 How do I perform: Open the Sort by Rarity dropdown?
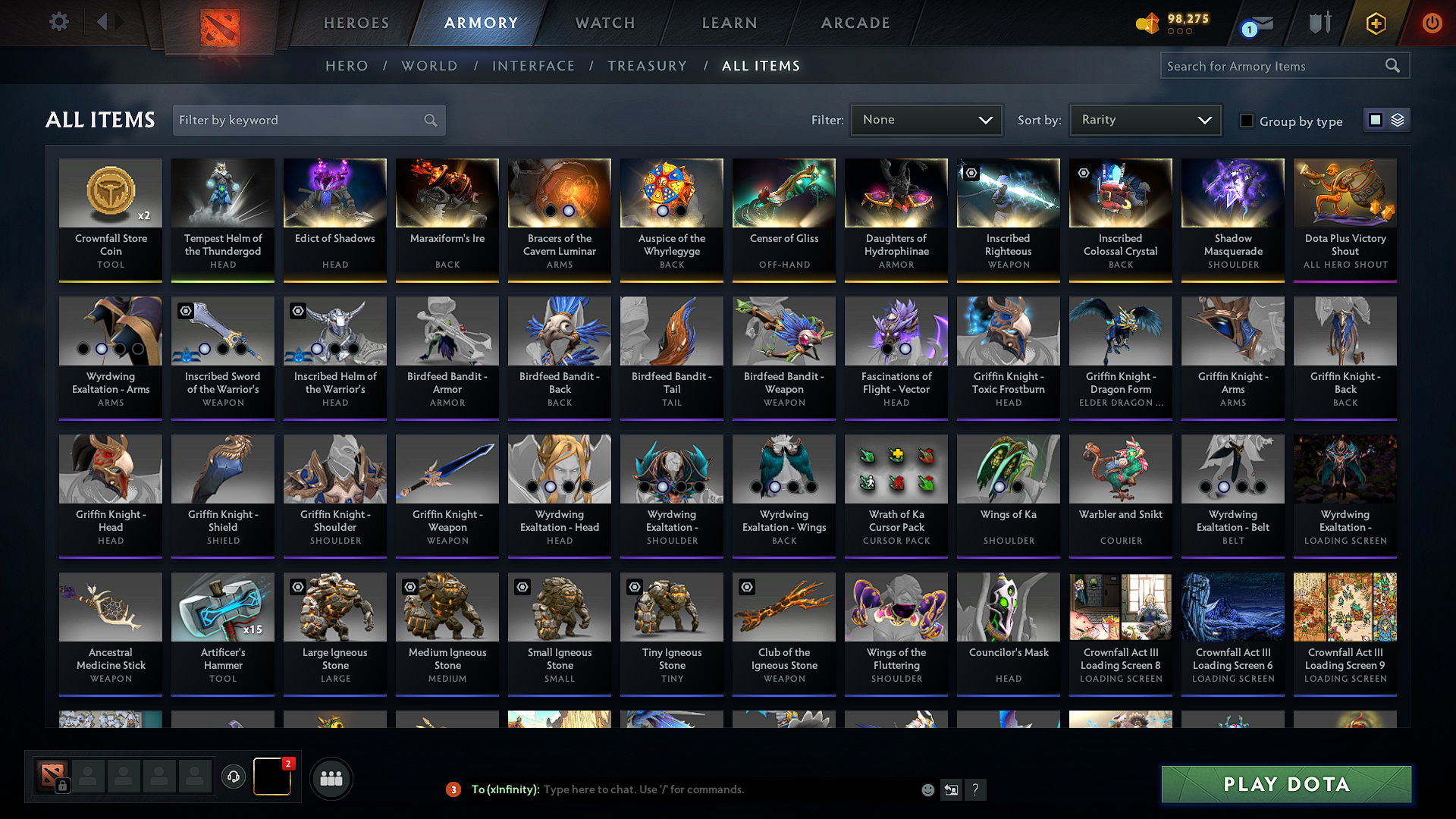tap(1144, 119)
